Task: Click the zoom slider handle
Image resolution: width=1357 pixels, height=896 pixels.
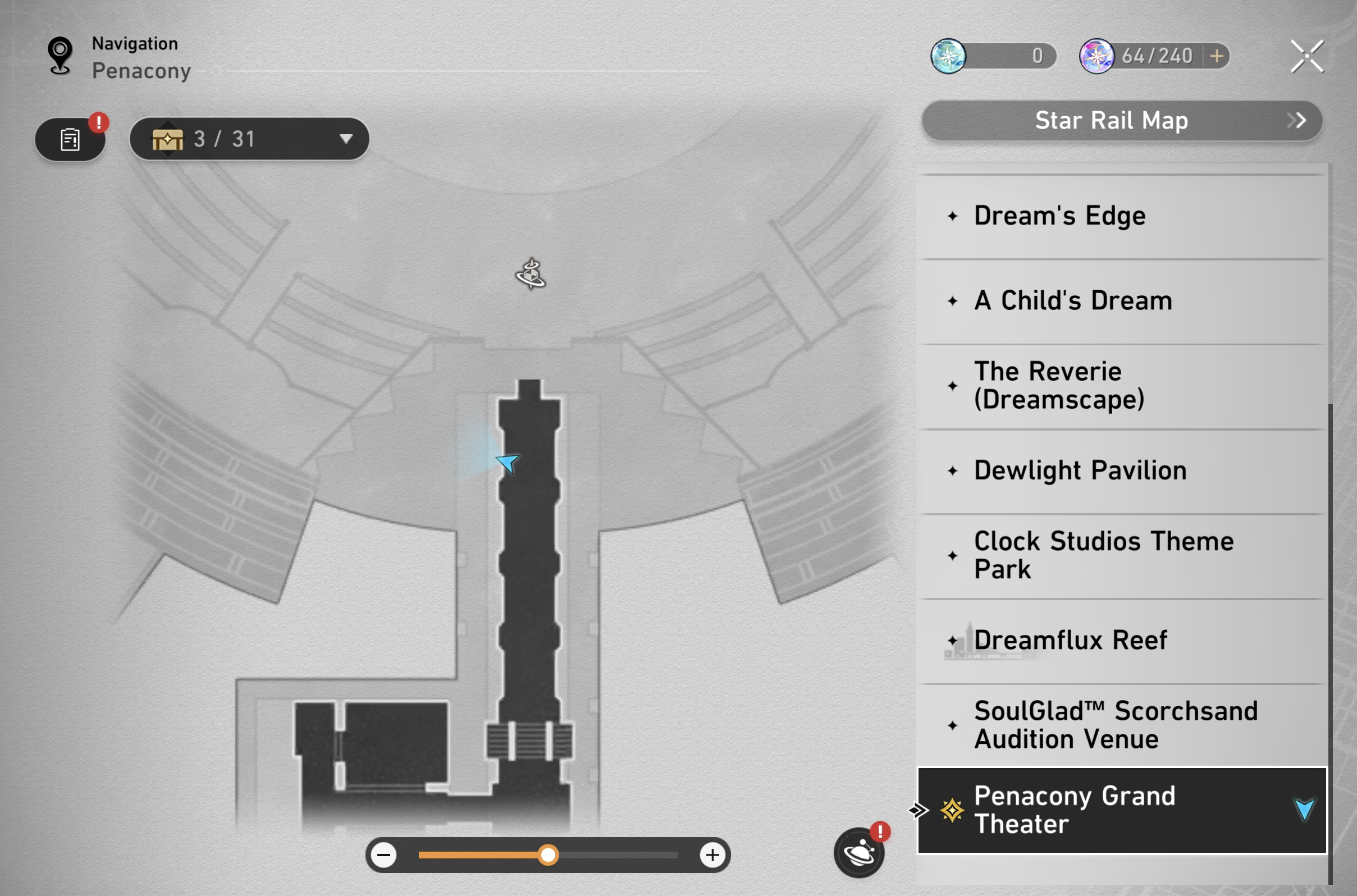Action: click(548, 856)
